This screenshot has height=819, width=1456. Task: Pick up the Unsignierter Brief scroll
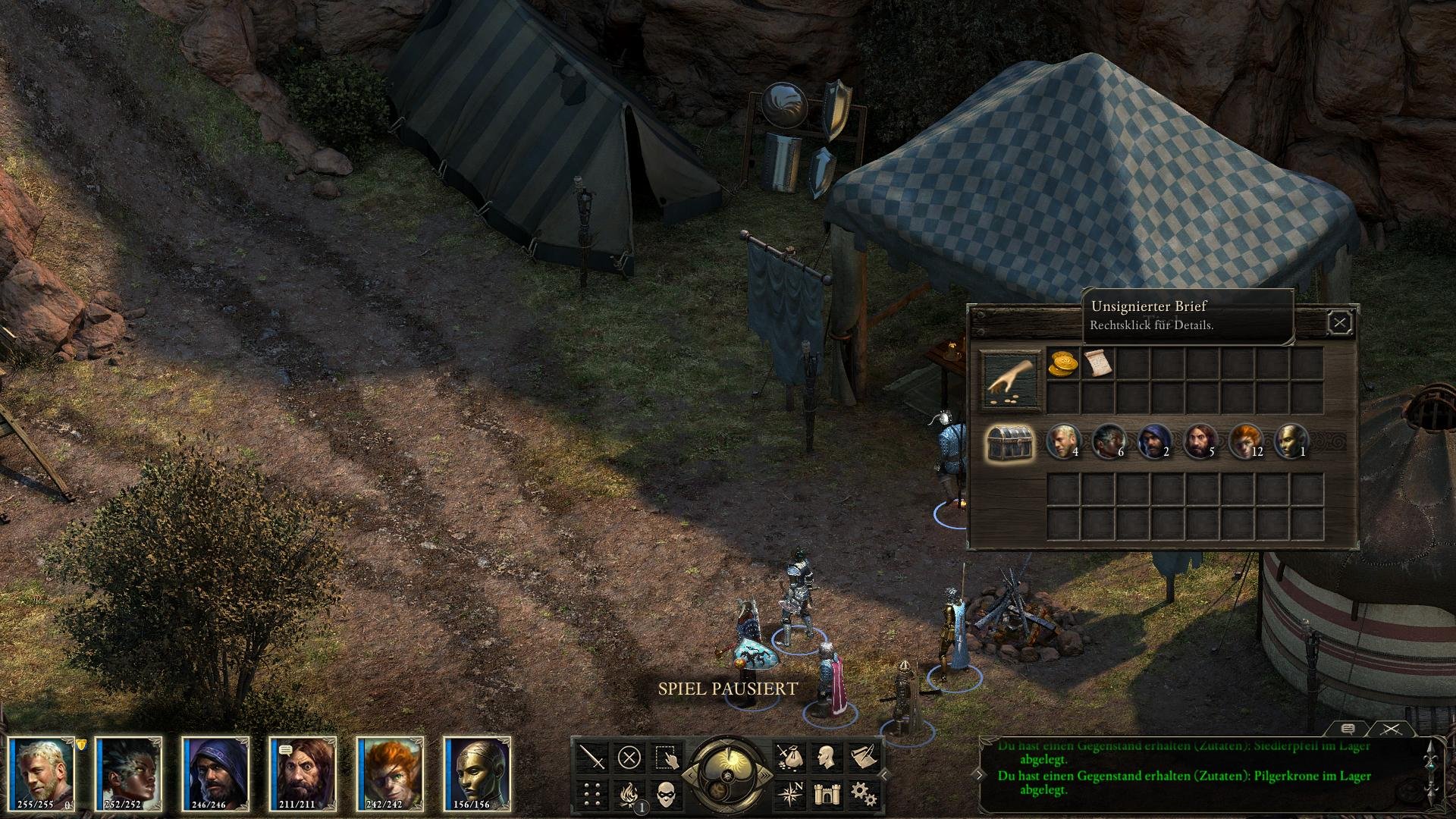click(x=1096, y=363)
